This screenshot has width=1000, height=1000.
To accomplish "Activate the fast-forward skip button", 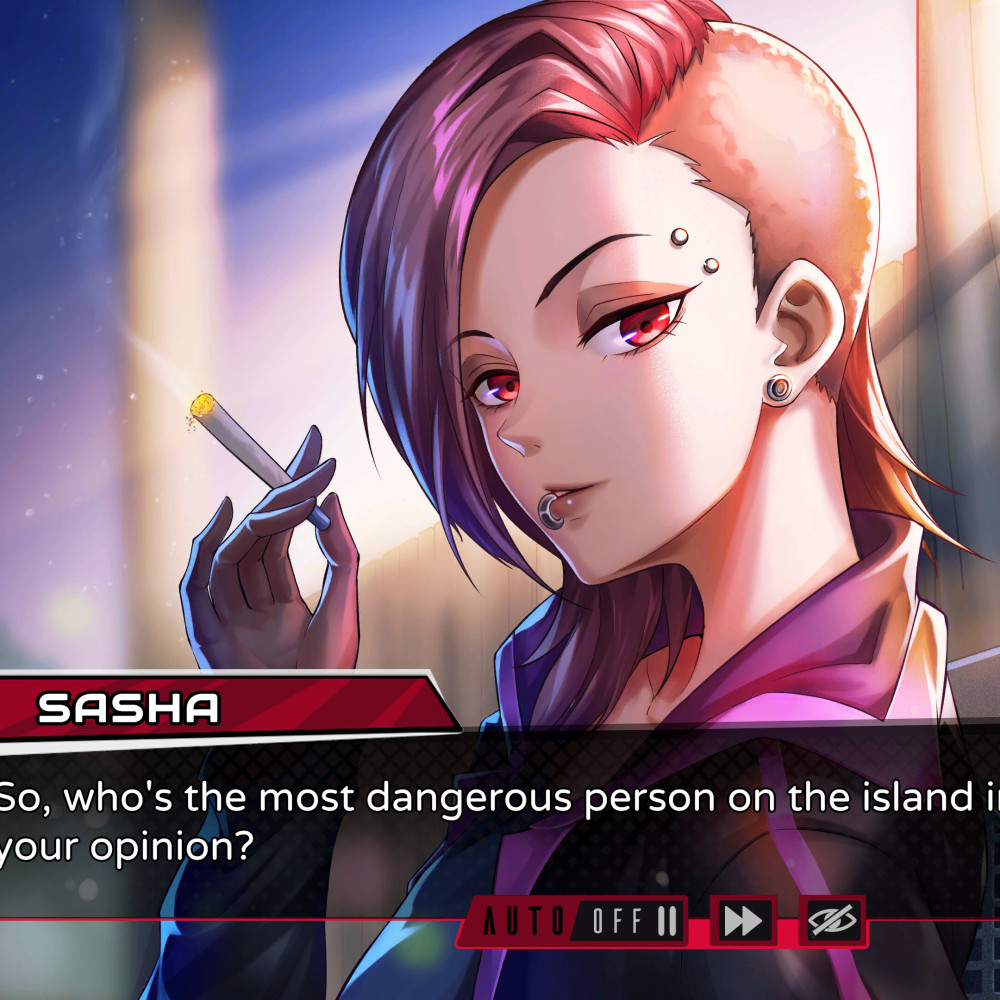I will [x=742, y=921].
